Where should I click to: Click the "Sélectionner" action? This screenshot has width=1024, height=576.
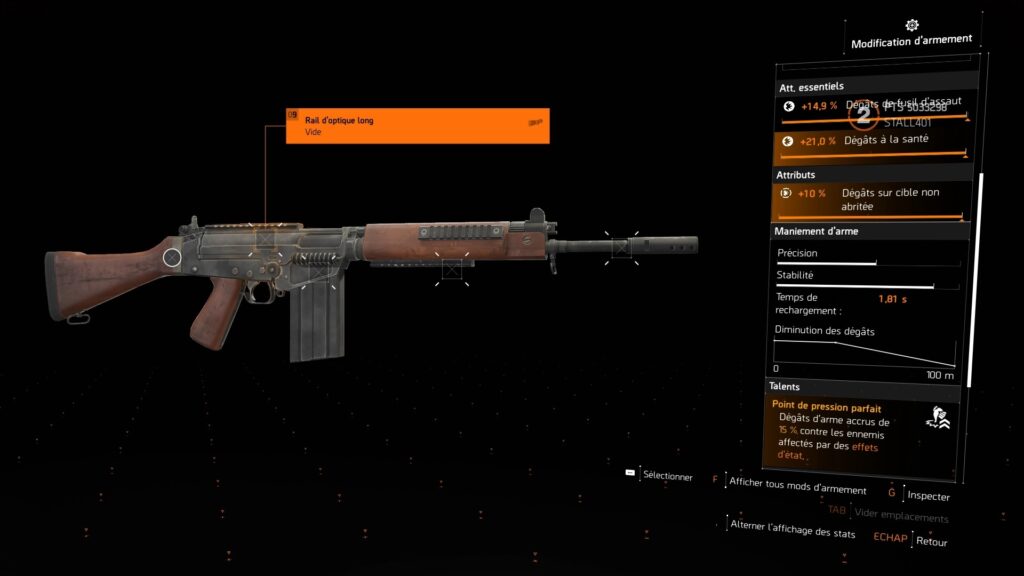pos(667,477)
